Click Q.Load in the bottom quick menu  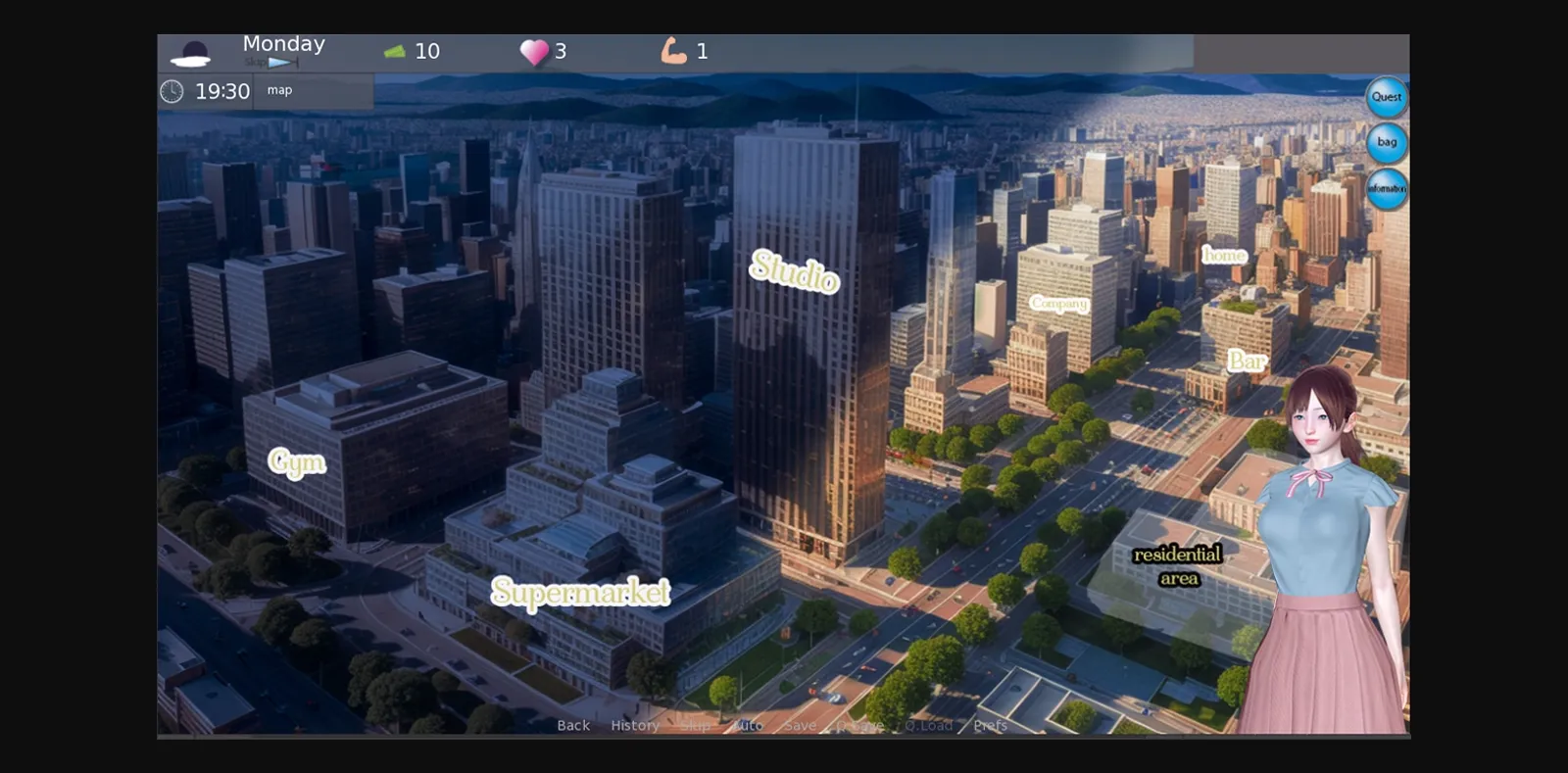[928, 726]
